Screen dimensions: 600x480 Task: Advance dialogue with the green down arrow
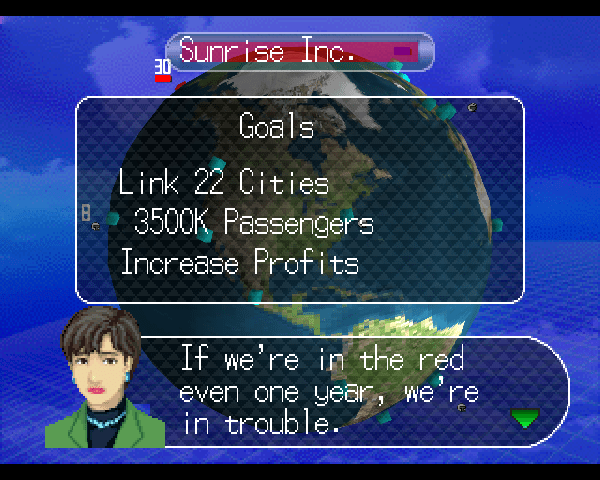pos(524,417)
